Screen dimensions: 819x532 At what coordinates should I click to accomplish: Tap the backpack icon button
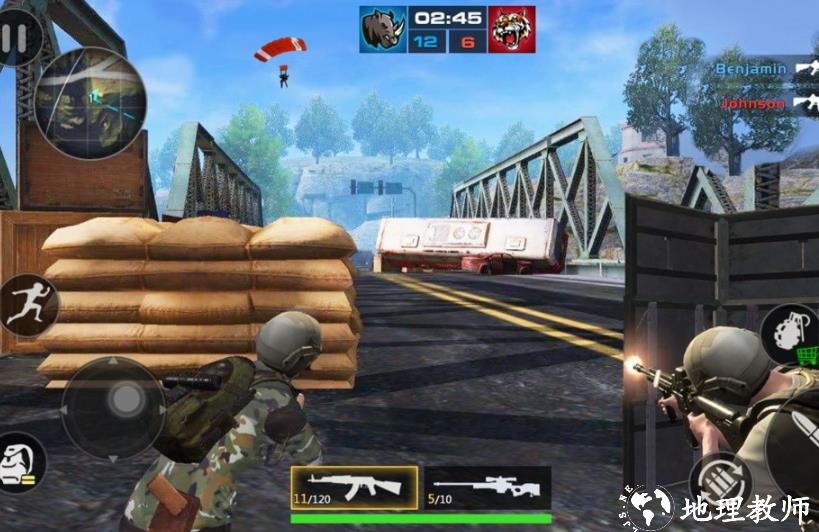point(20,464)
